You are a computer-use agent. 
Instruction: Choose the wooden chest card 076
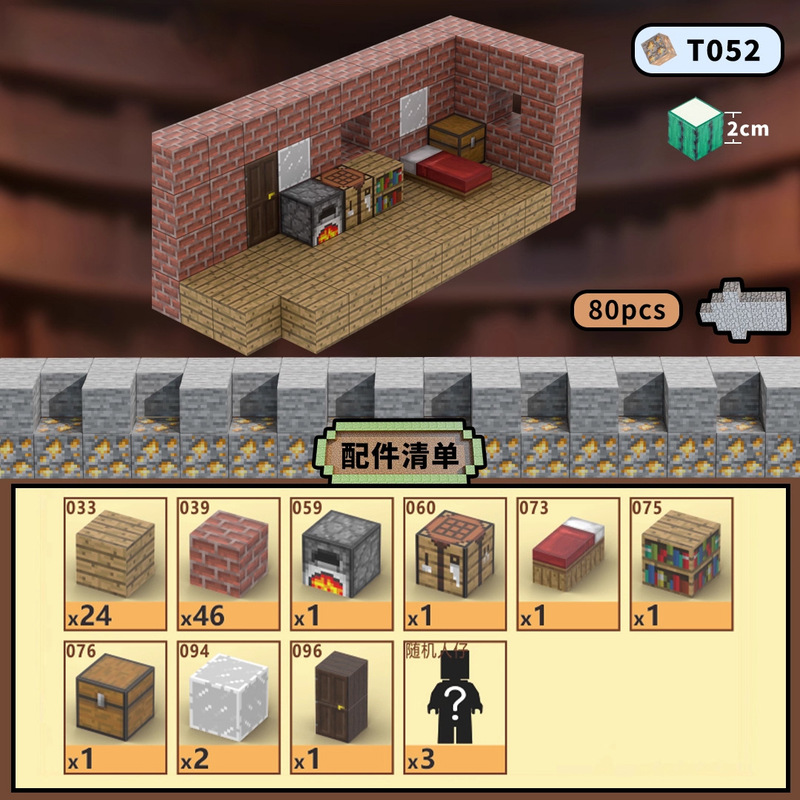[x=115, y=708]
